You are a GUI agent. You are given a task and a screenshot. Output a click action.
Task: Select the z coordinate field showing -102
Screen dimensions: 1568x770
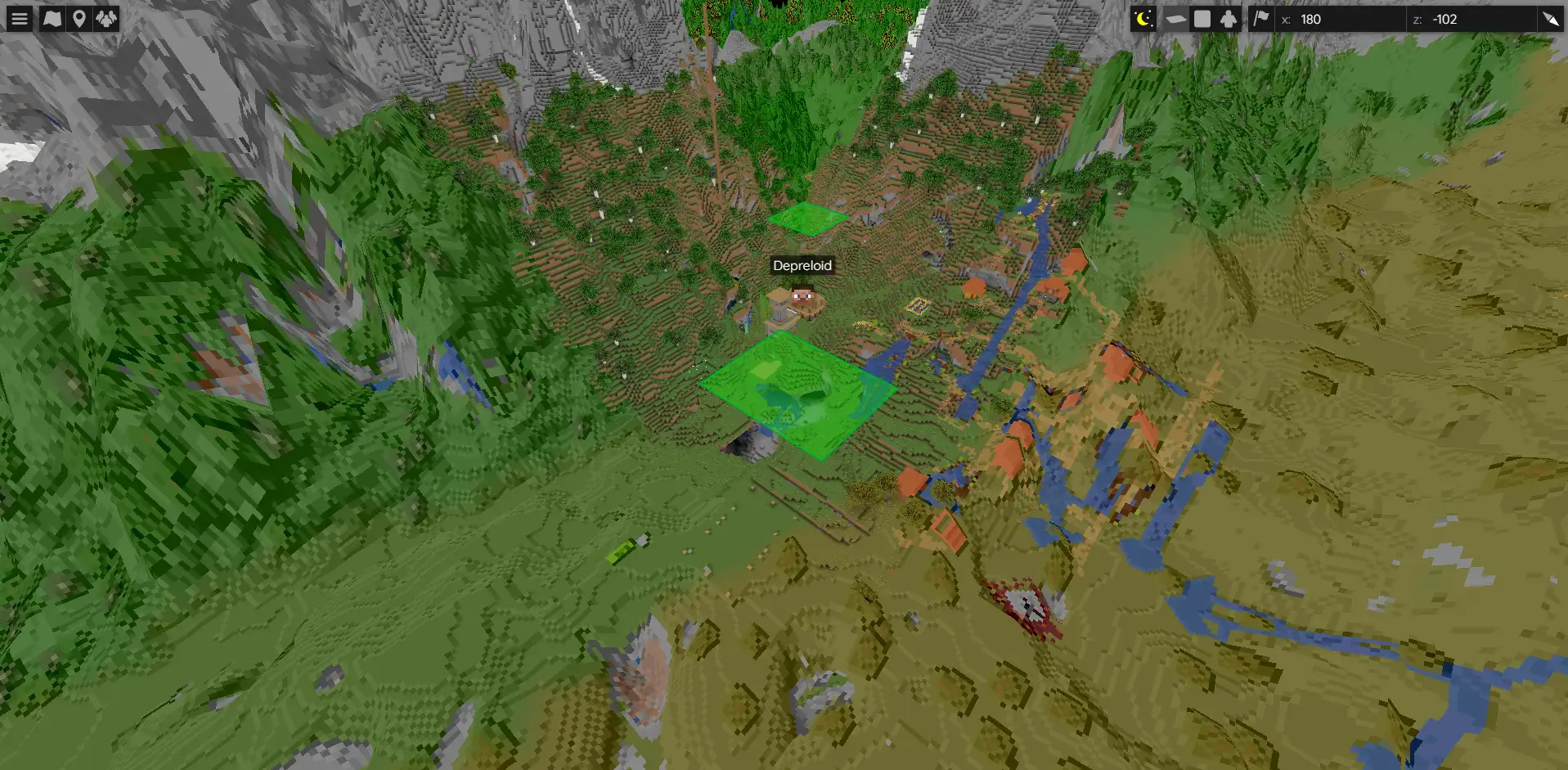click(1472, 19)
